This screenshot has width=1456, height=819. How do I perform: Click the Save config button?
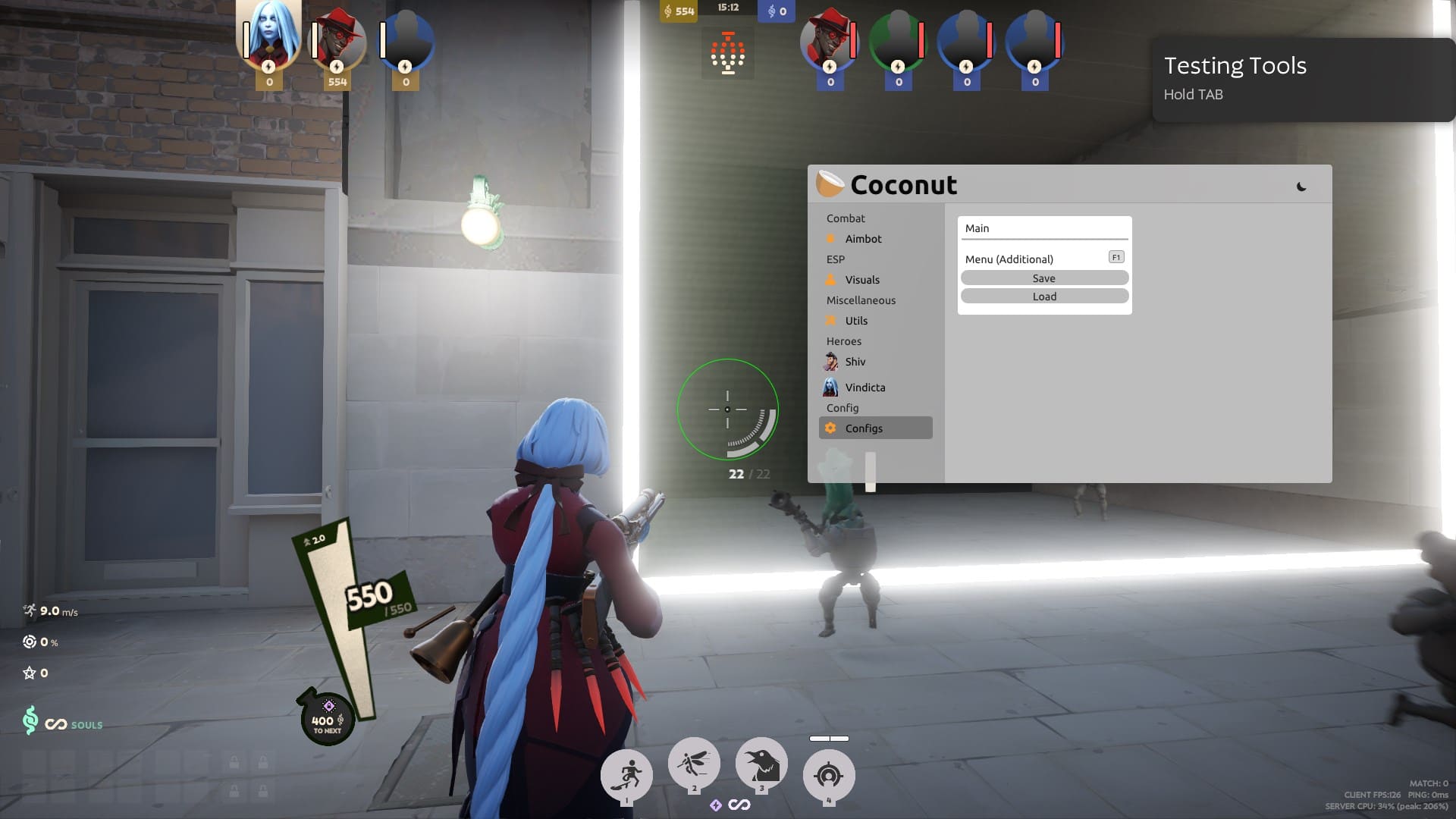click(x=1044, y=278)
